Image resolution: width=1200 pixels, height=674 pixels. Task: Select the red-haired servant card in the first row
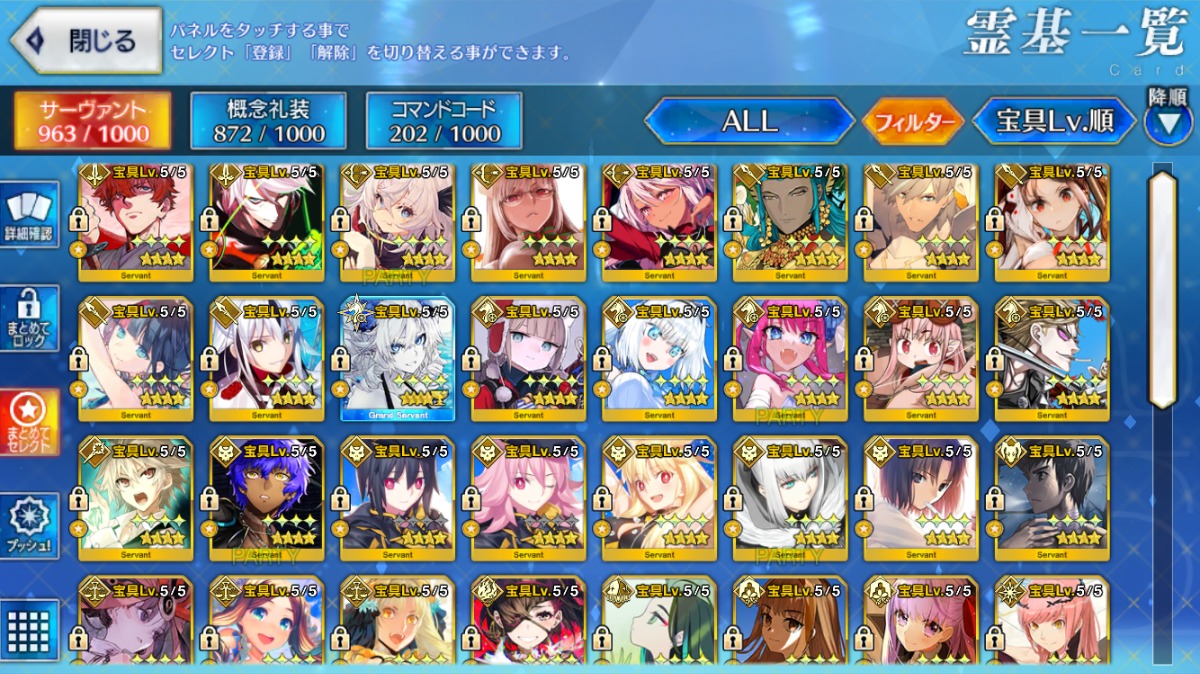(x=136, y=220)
